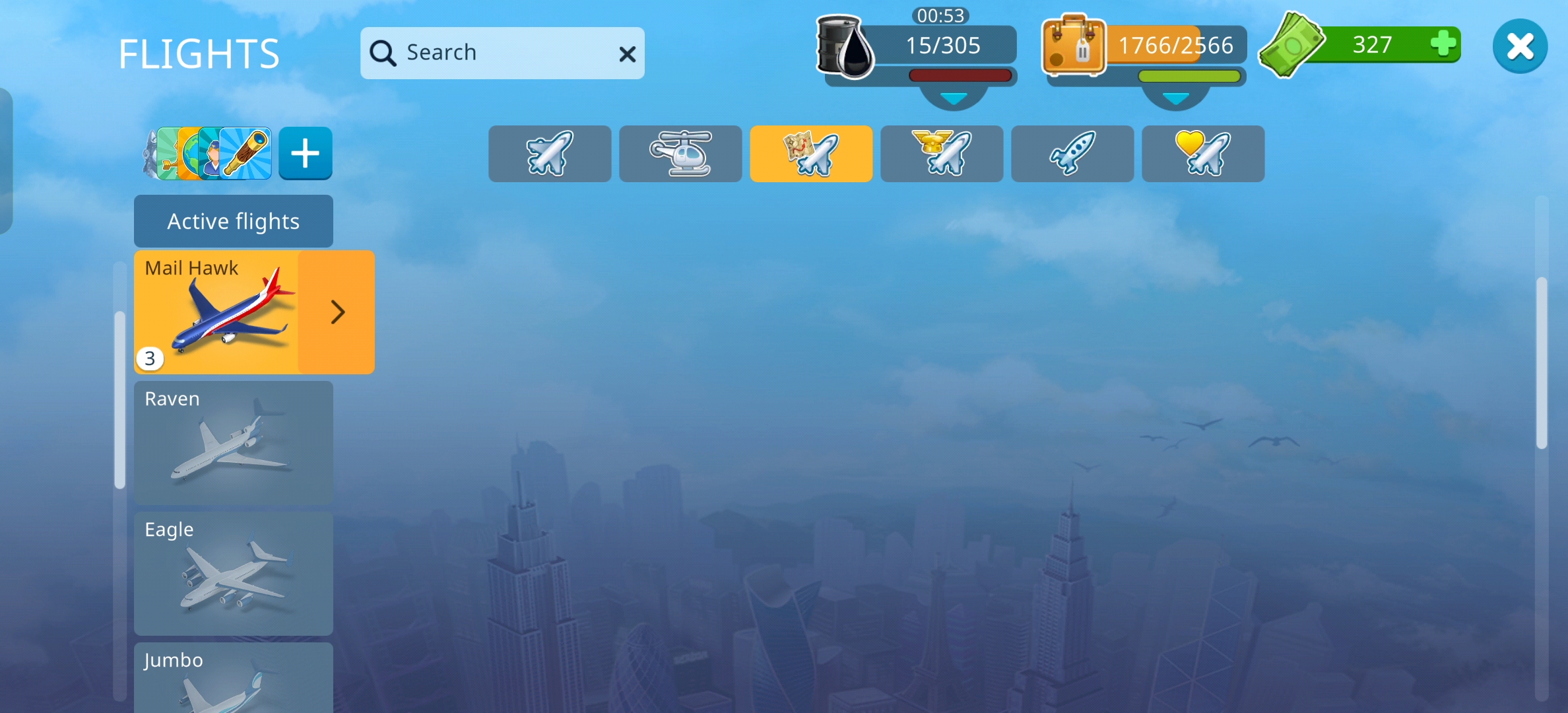Expand Mail Hawk with the arrow button
Image resolution: width=1568 pixels, height=713 pixels.
[x=337, y=312]
